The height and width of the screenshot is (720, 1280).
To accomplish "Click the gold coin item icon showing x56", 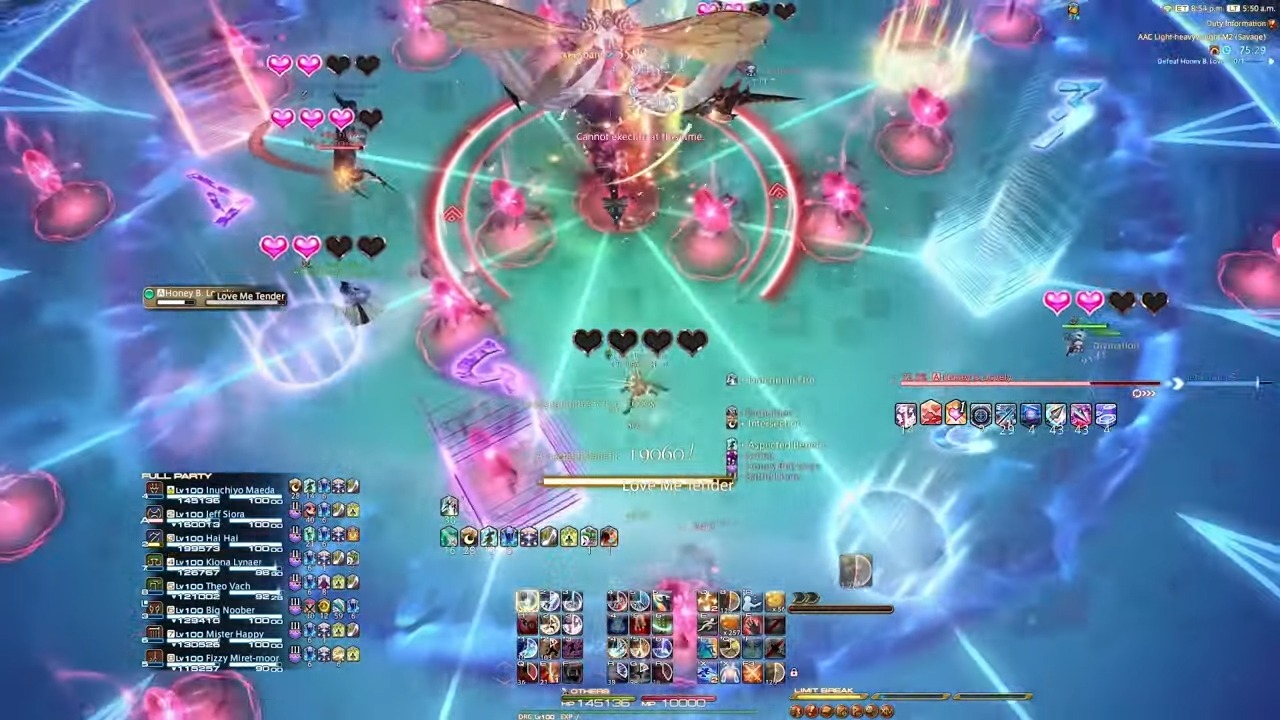I will (x=774, y=601).
